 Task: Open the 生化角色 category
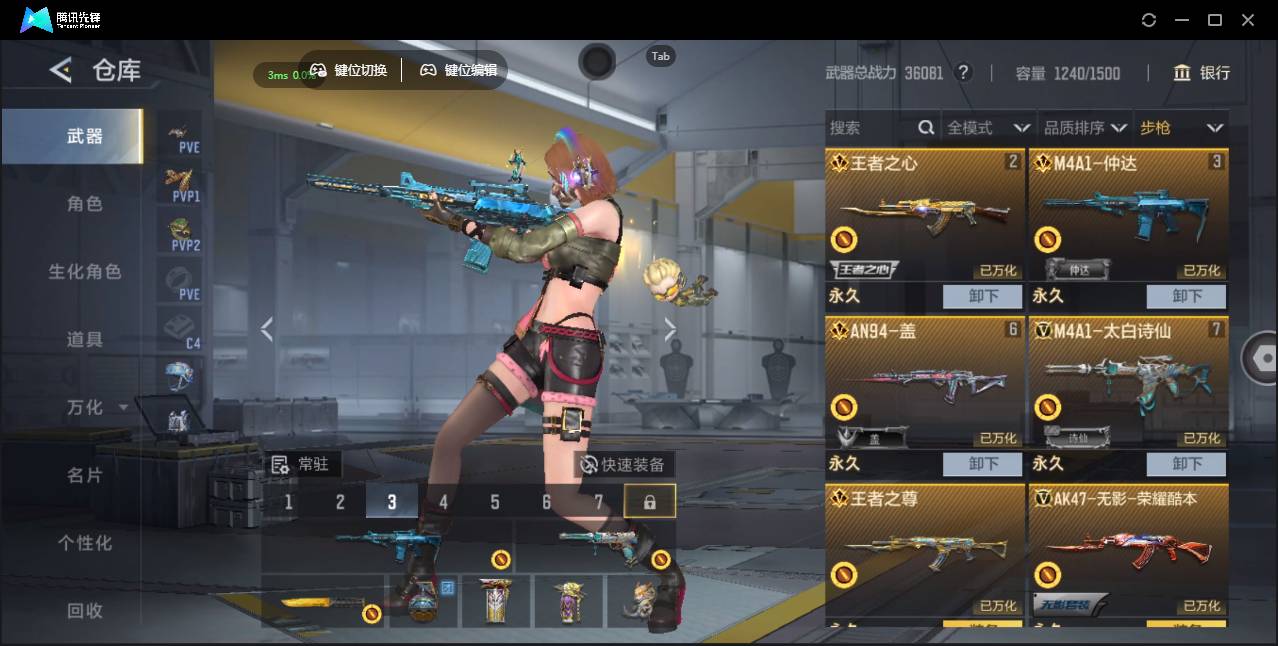pos(84,272)
